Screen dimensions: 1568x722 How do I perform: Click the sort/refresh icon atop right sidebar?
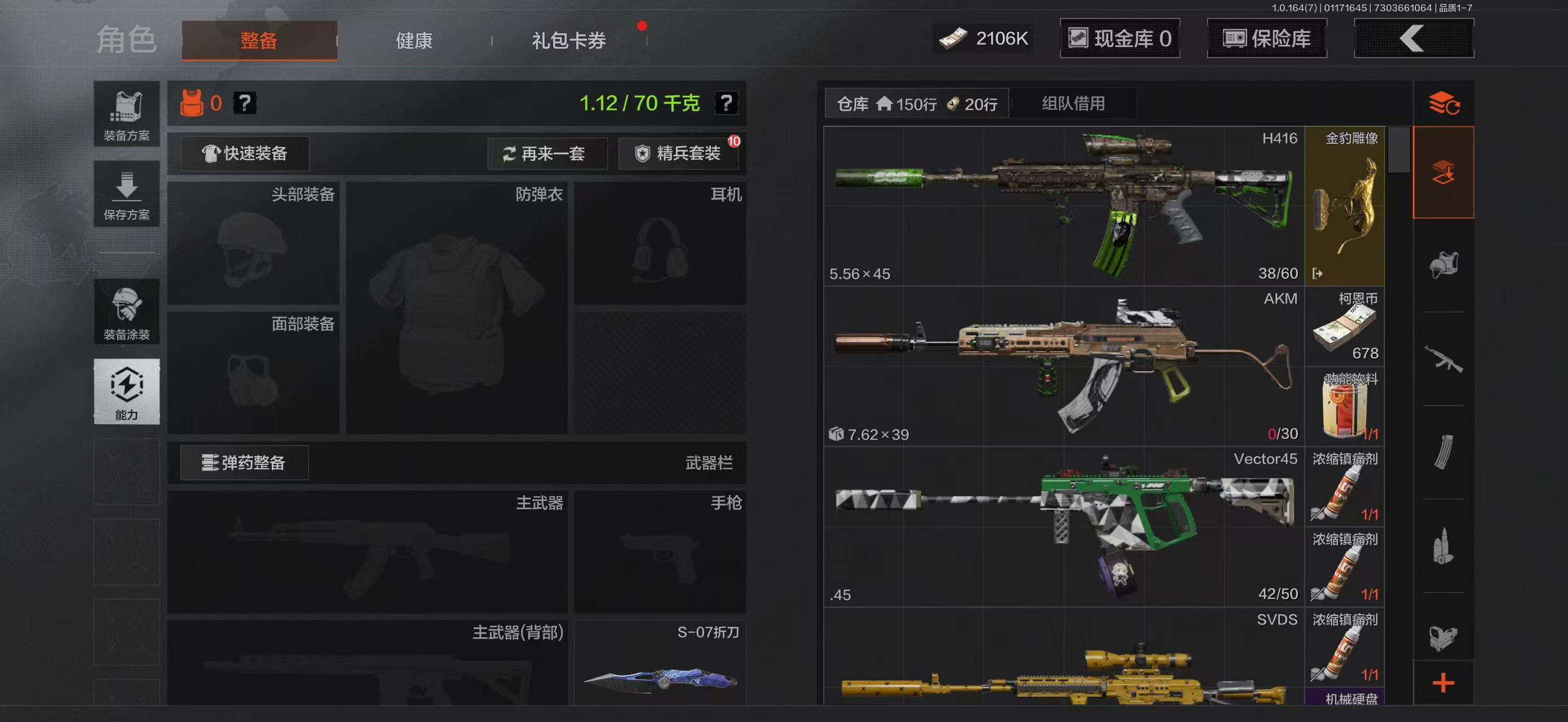(x=1445, y=103)
